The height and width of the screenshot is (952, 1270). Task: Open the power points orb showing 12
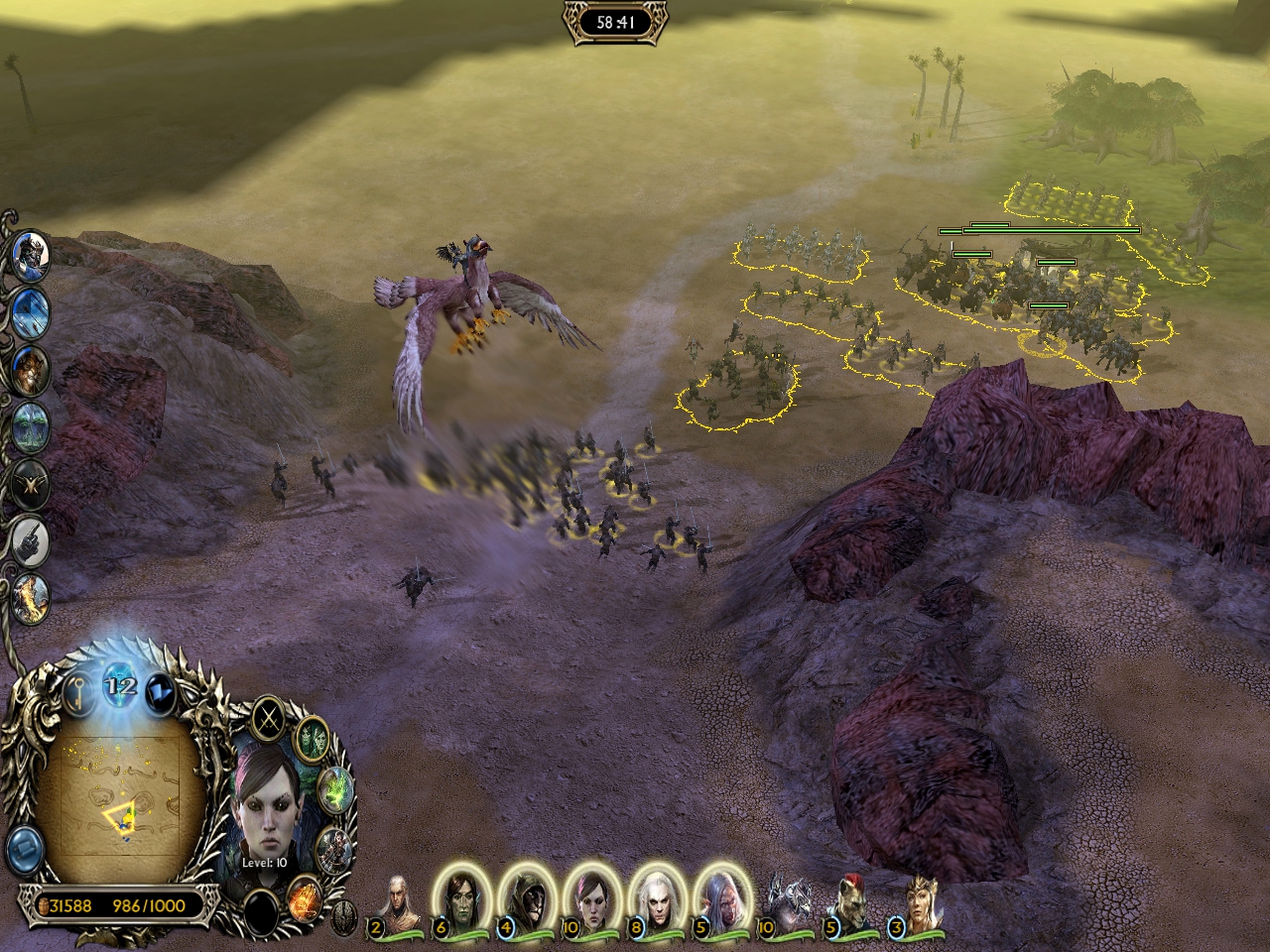(x=121, y=686)
